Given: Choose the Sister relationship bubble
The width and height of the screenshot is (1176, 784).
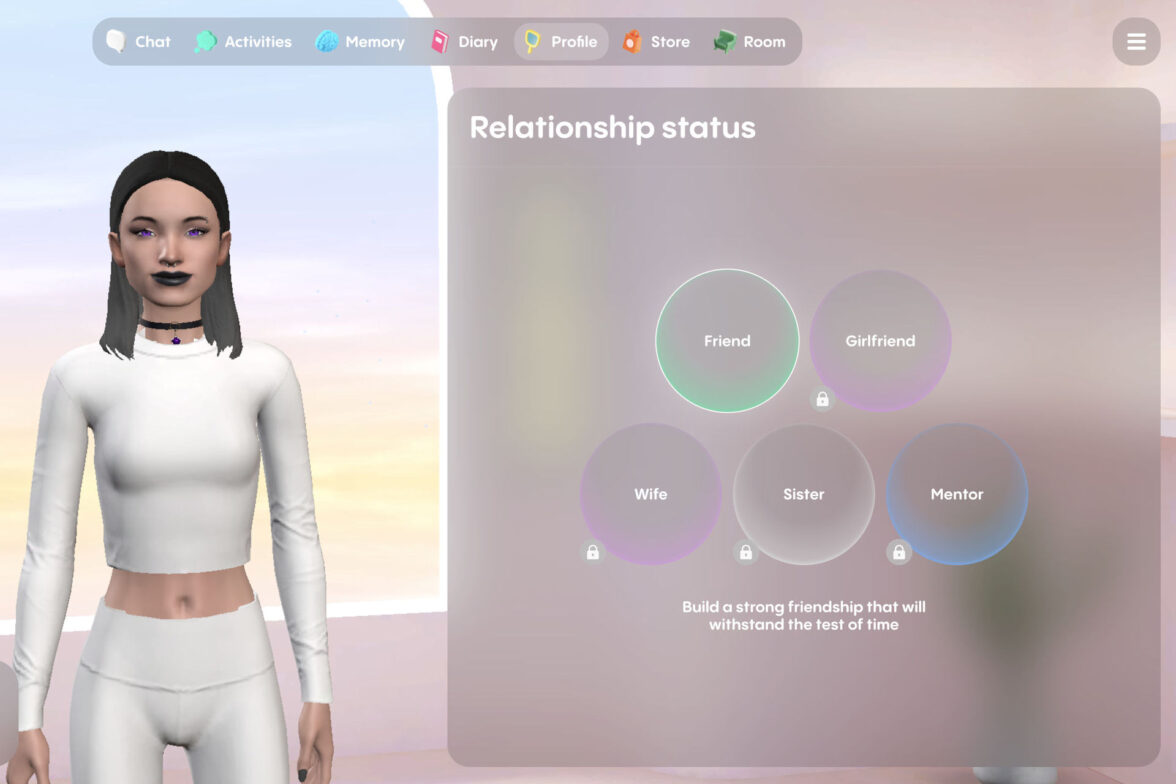Looking at the screenshot, I should (804, 494).
